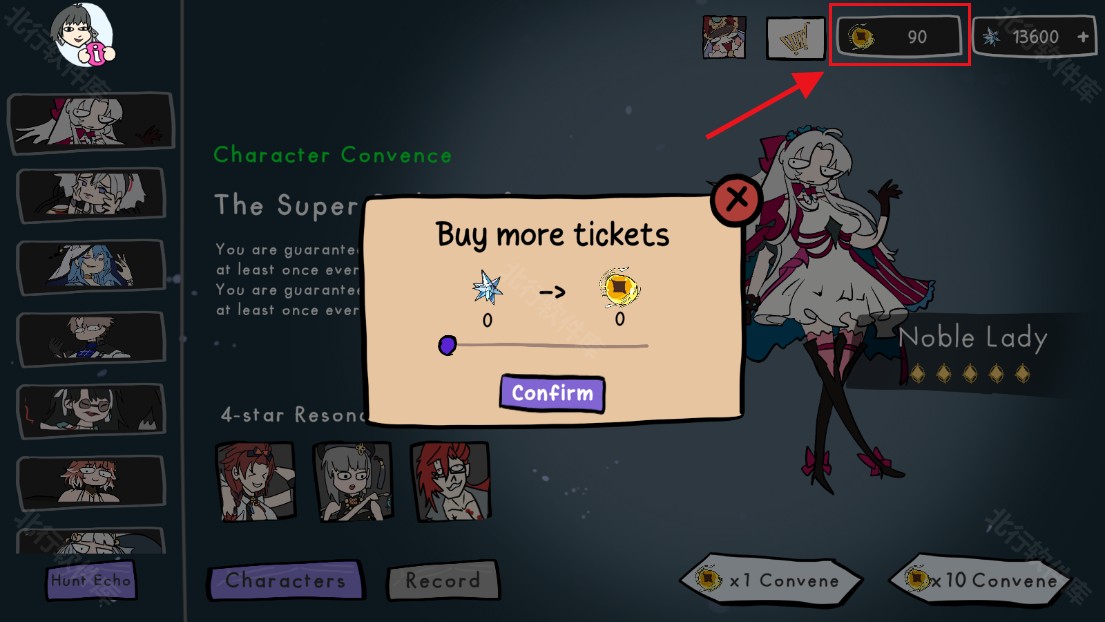Image resolution: width=1105 pixels, height=622 pixels.
Task: Select the red-haired laughing girl 4-star portrait
Action: (255, 481)
